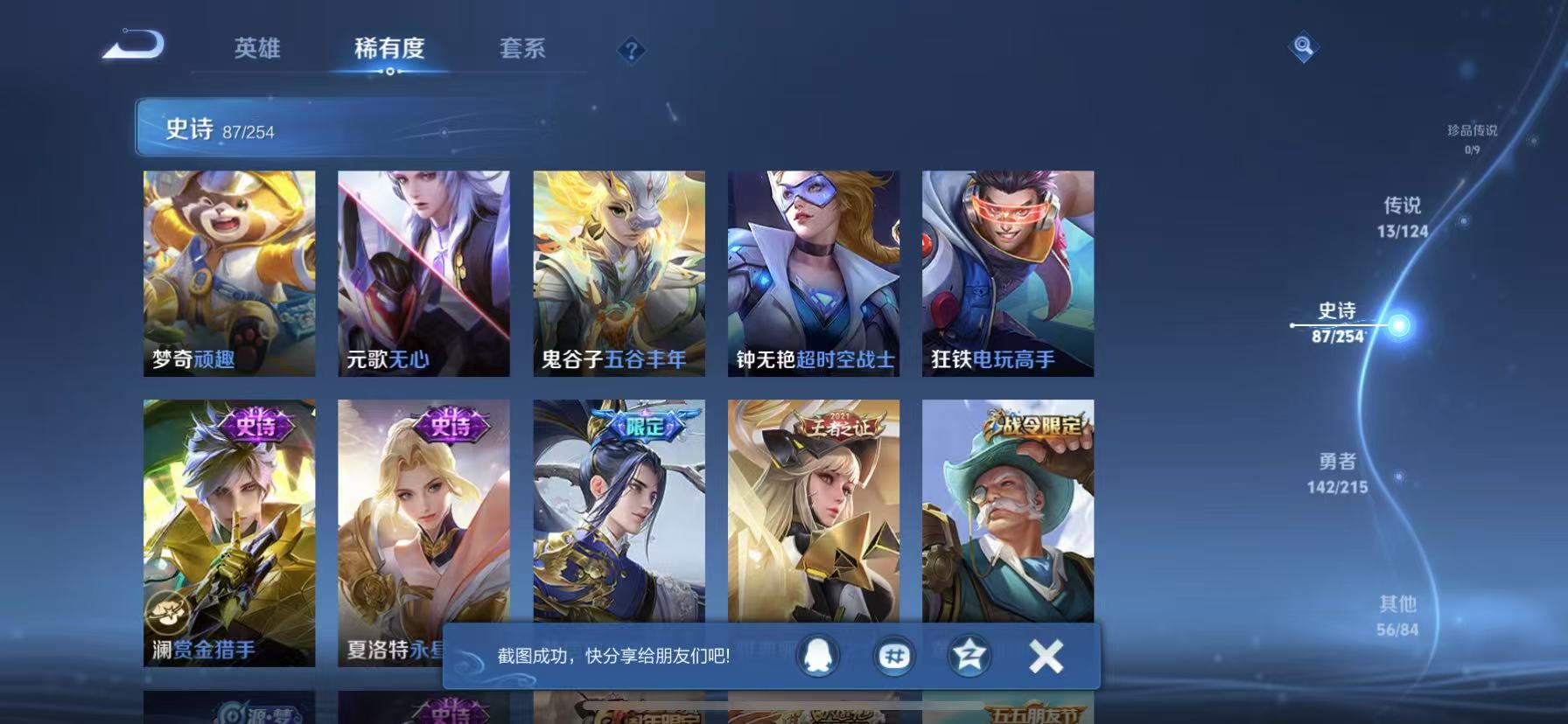Select the 稀有度 tab

click(390, 50)
